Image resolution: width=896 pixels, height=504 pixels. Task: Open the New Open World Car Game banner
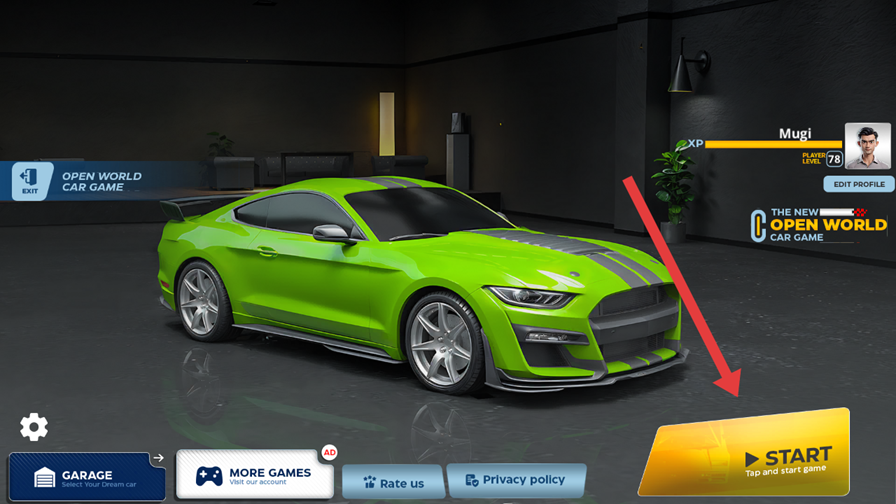click(x=820, y=226)
